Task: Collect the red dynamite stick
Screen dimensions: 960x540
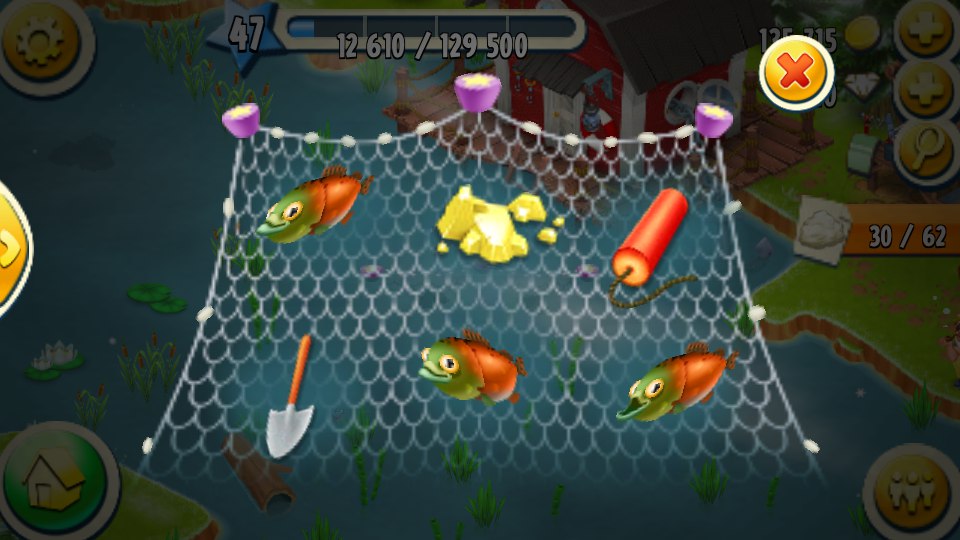Action: (652, 238)
